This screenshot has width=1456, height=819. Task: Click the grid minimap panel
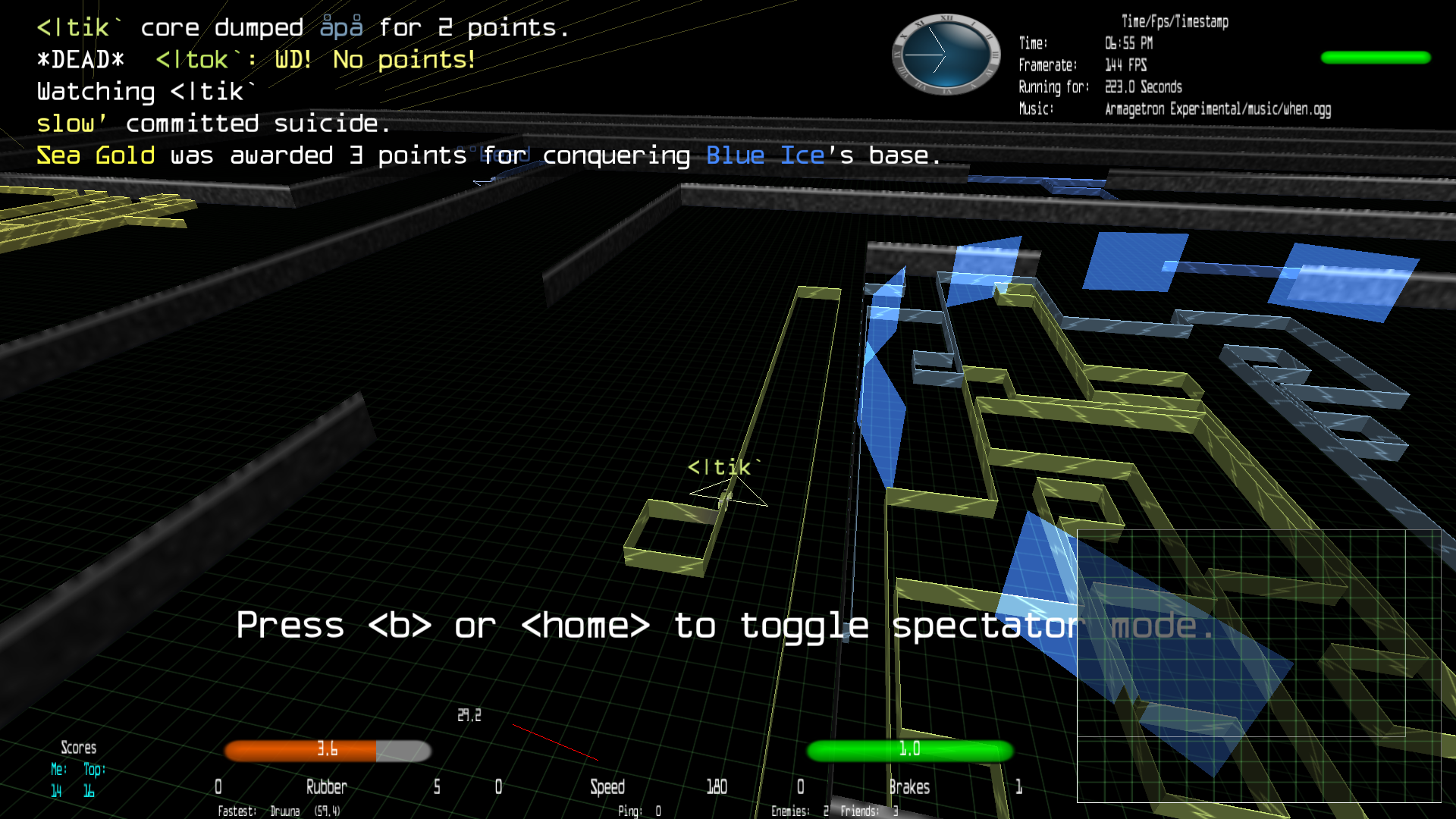click(x=1258, y=665)
